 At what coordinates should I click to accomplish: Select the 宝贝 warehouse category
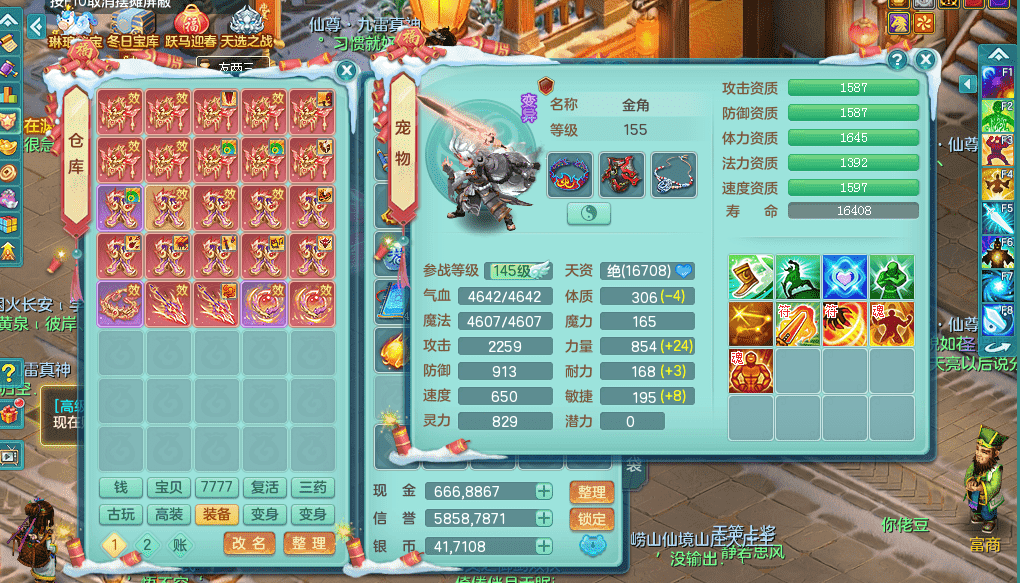pyautogui.click(x=168, y=488)
